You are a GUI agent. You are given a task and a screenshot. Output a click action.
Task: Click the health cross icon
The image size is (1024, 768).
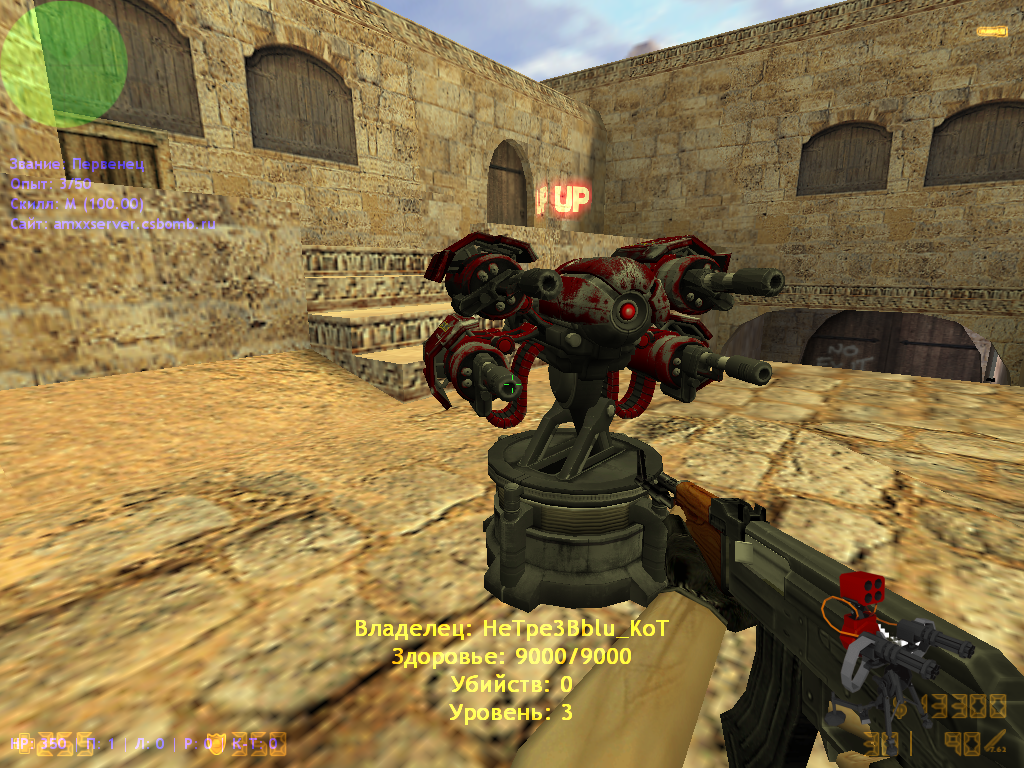(21, 743)
